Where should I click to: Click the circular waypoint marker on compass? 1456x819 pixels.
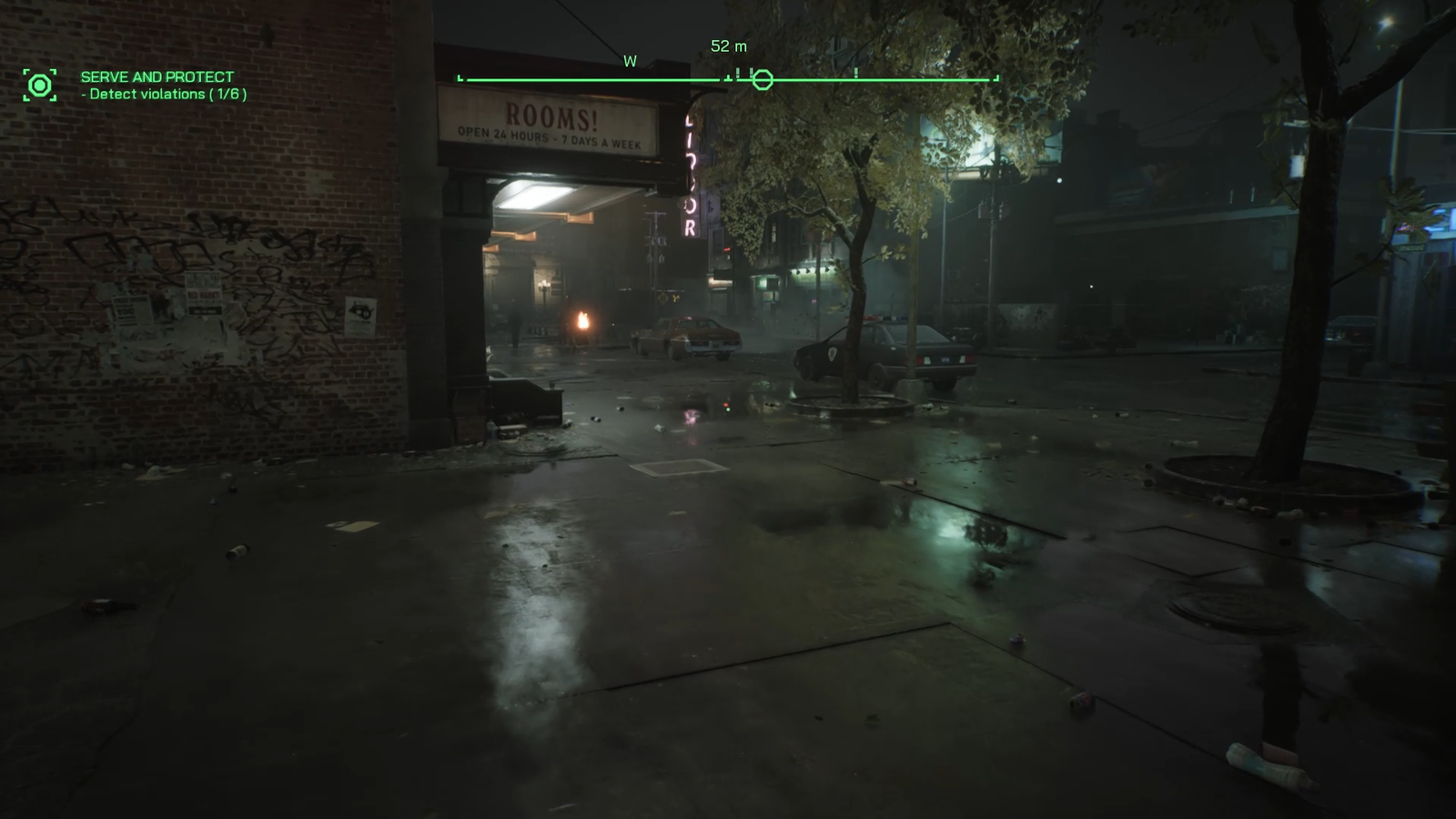[x=763, y=80]
